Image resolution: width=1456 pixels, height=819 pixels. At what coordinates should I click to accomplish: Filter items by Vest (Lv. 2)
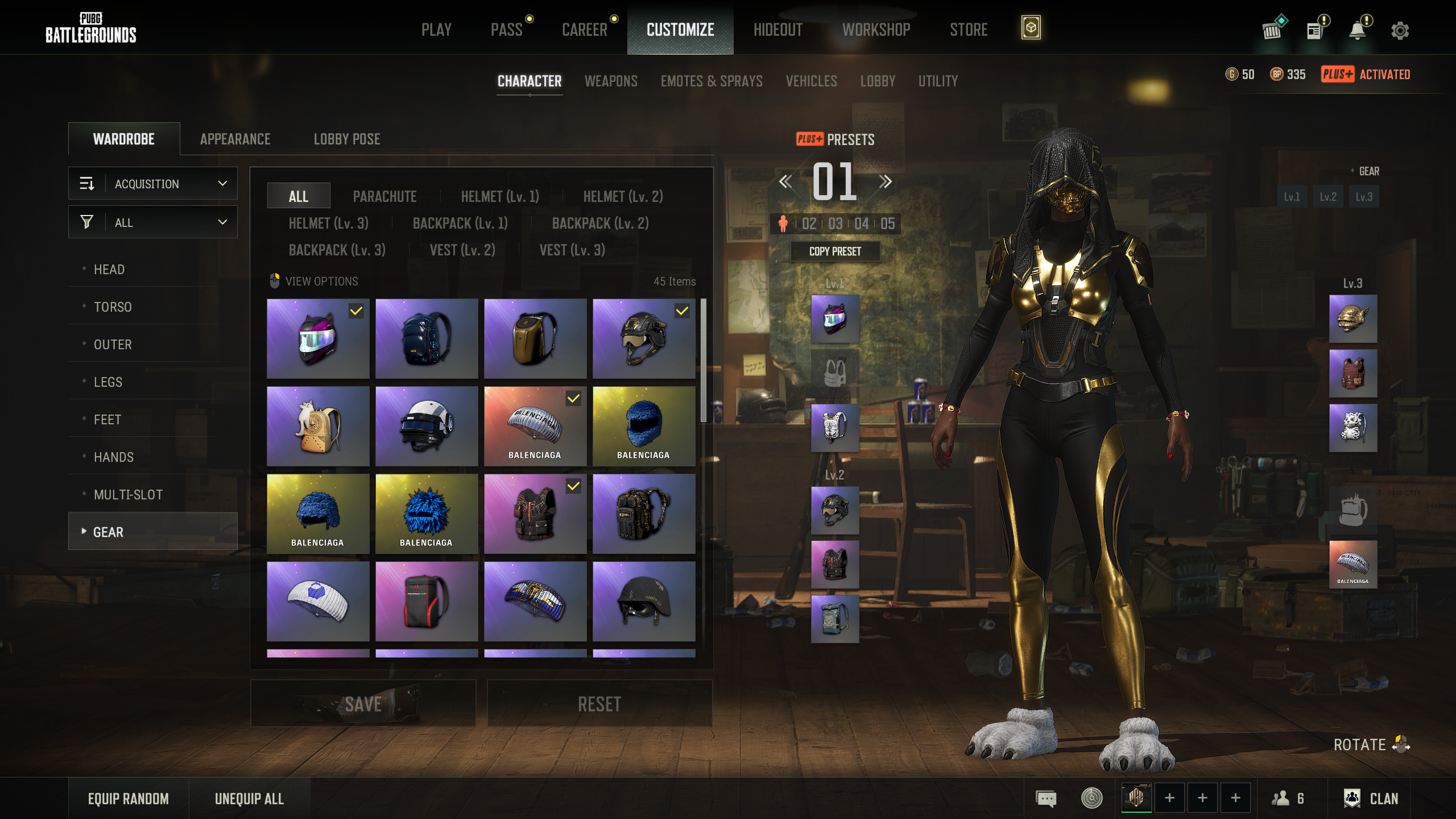coord(462,250)
